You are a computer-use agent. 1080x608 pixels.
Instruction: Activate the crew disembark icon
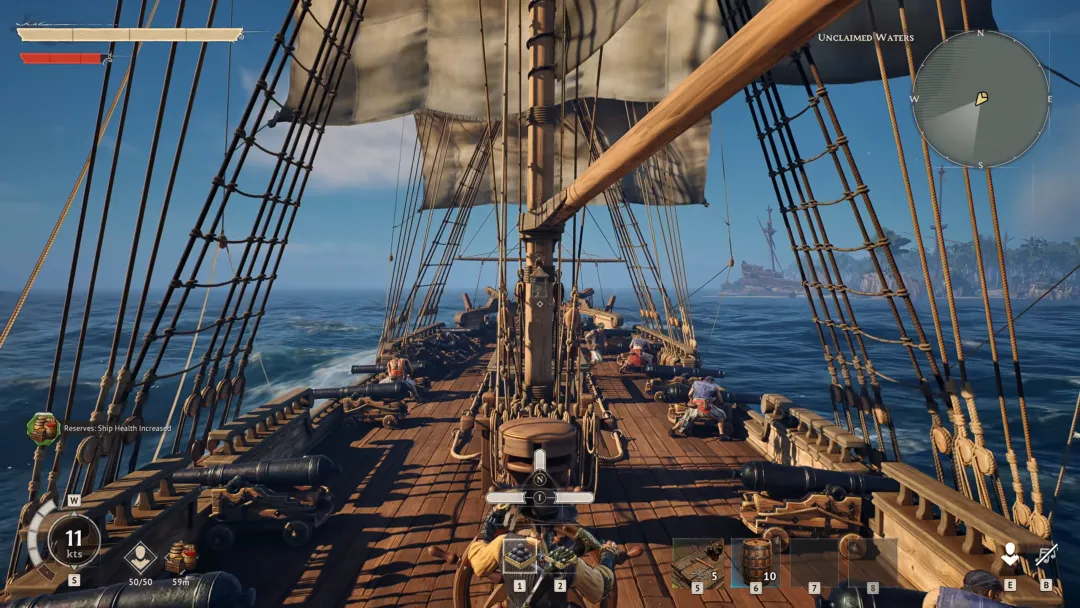[1010, 556]
